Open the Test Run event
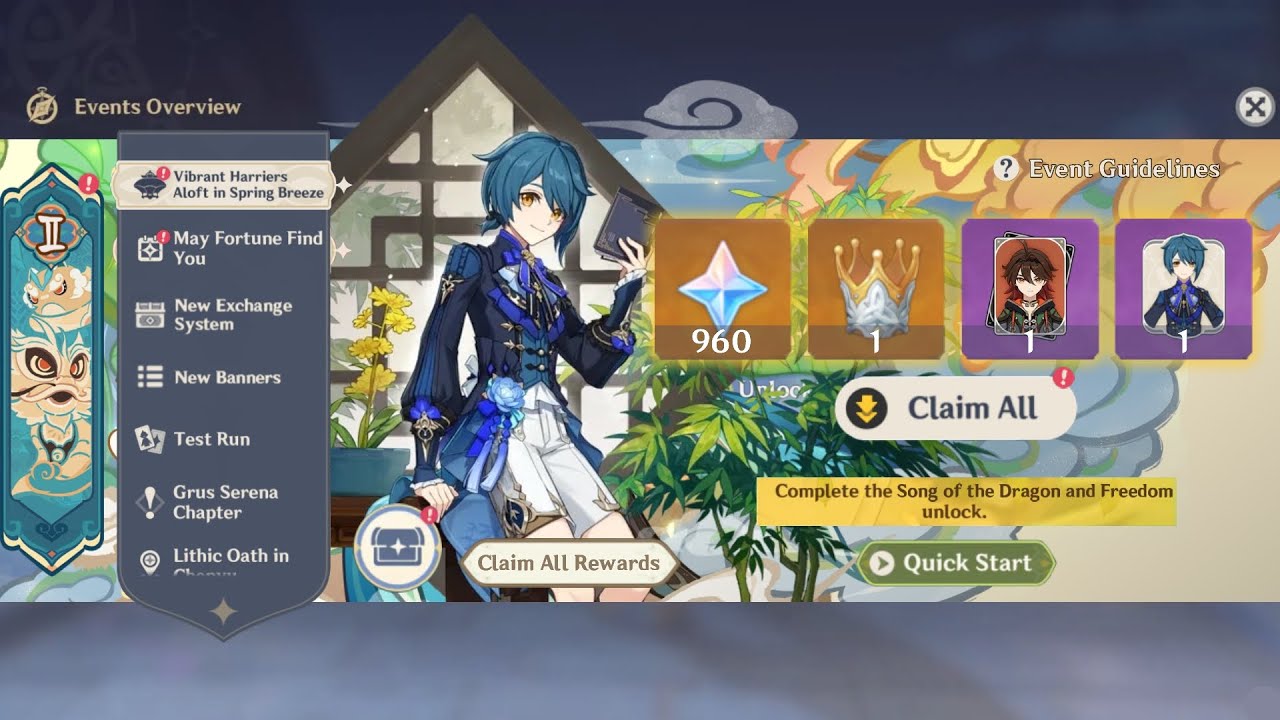Image resolution: width=1280 pixels, height=720 pixels. 210,439
